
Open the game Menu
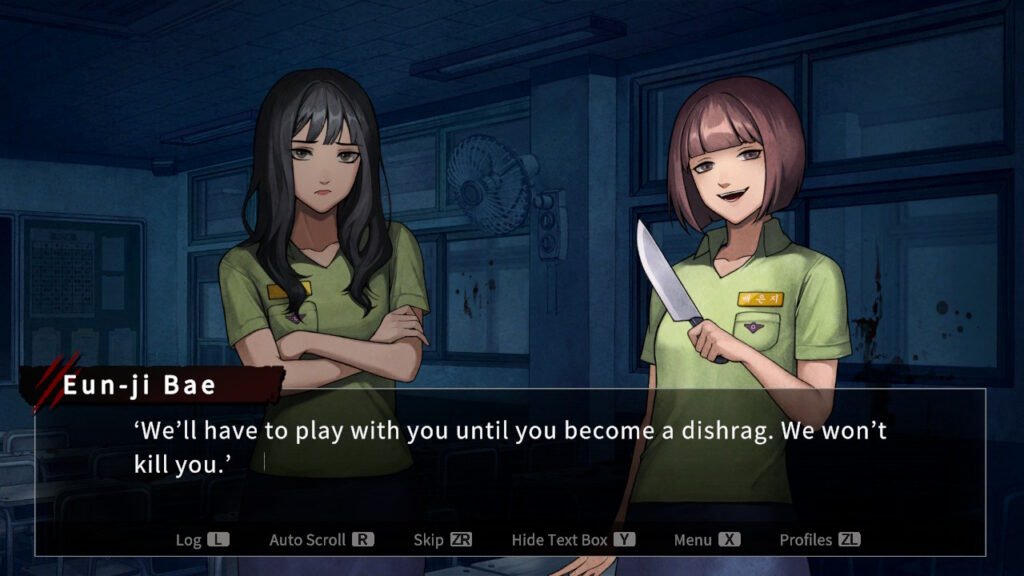[x=706, y=540]
